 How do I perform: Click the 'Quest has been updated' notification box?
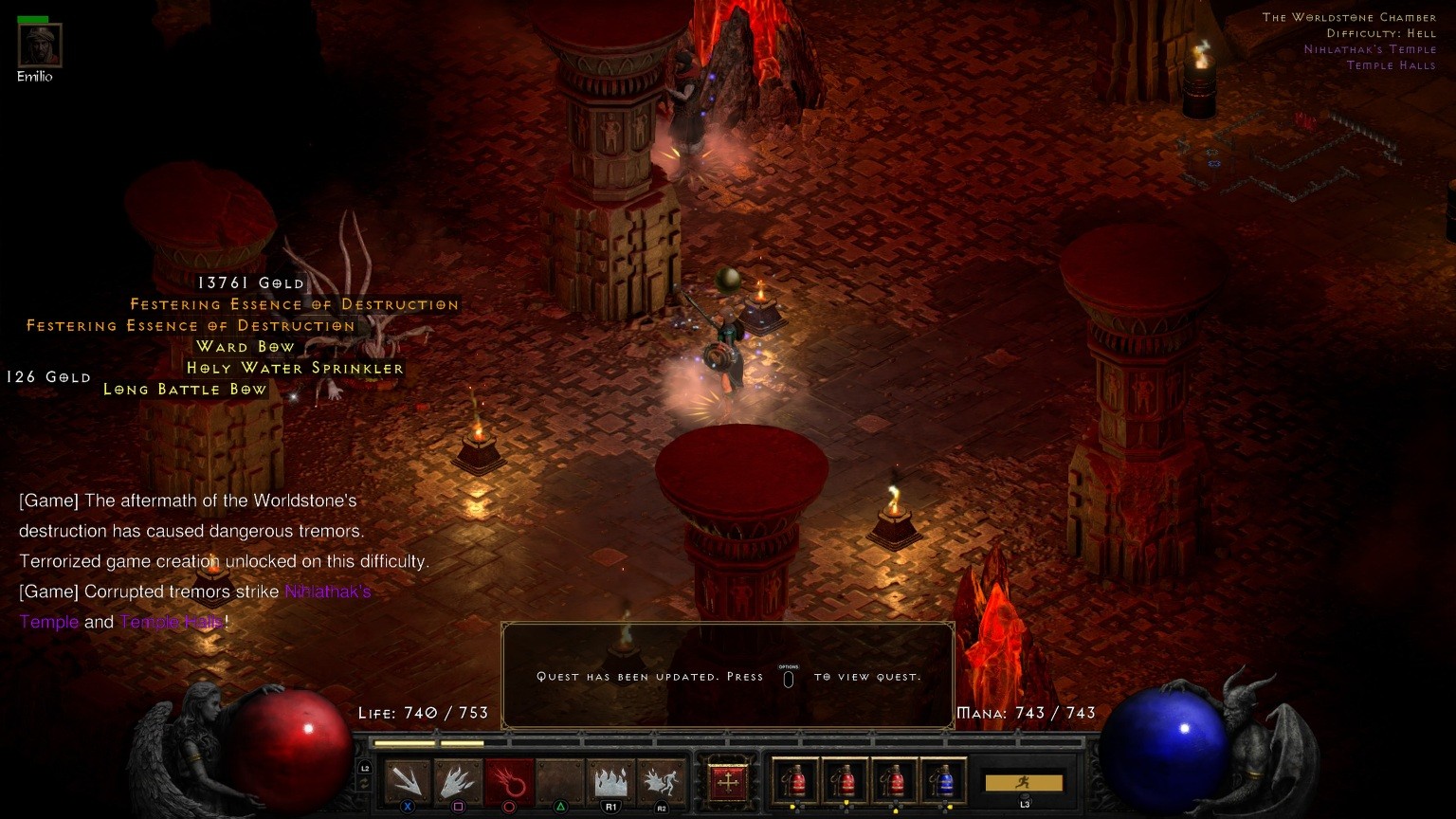(x=727, y=676)
